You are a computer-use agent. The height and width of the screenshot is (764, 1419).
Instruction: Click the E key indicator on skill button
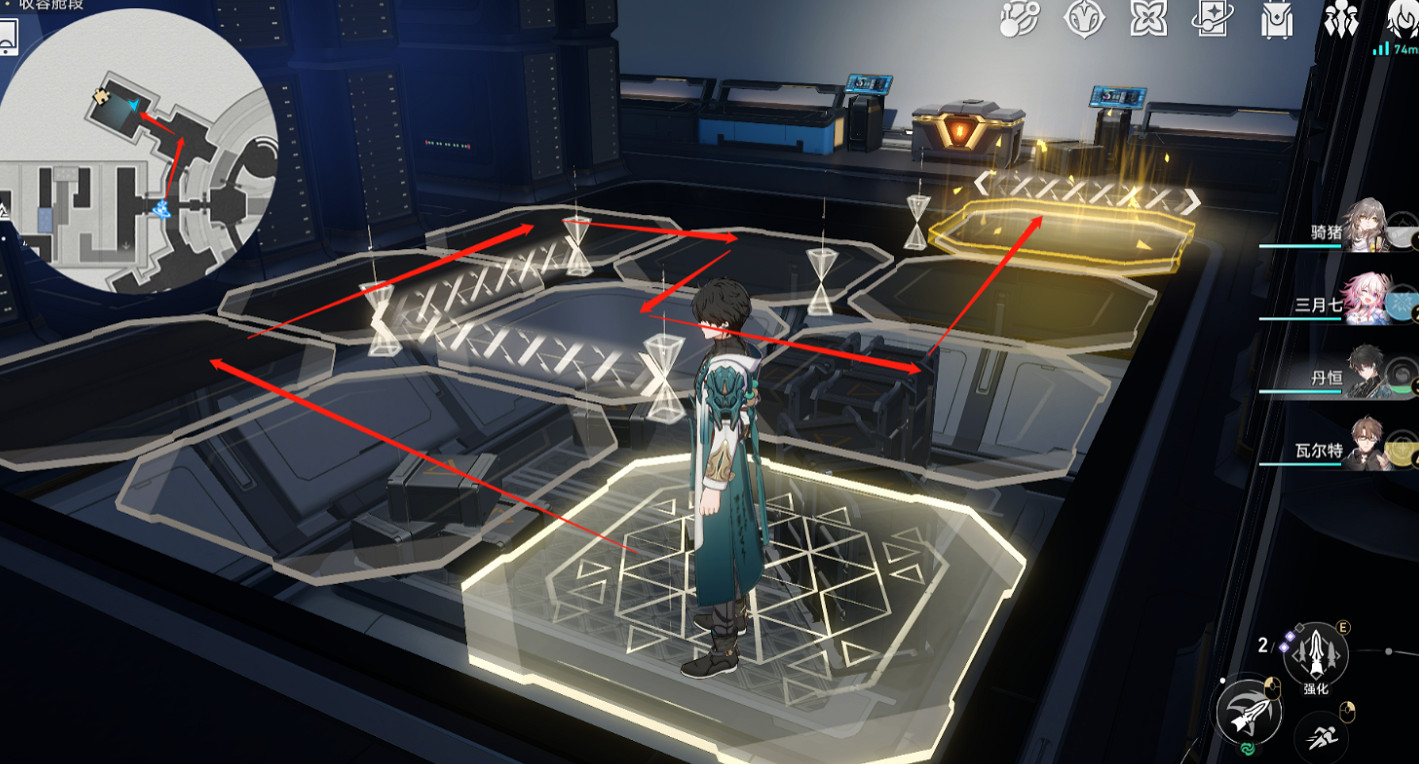tap(1342, 628)
